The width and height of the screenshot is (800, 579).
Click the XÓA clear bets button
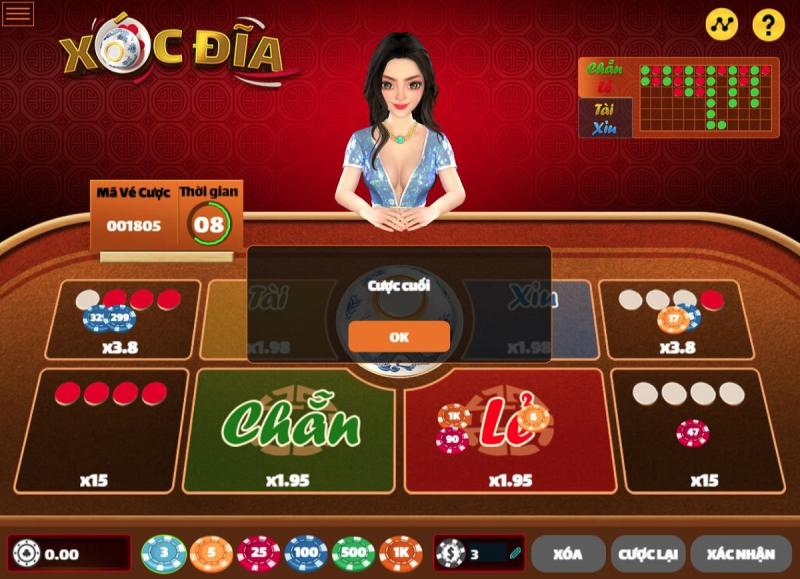[x=568, y=553]
